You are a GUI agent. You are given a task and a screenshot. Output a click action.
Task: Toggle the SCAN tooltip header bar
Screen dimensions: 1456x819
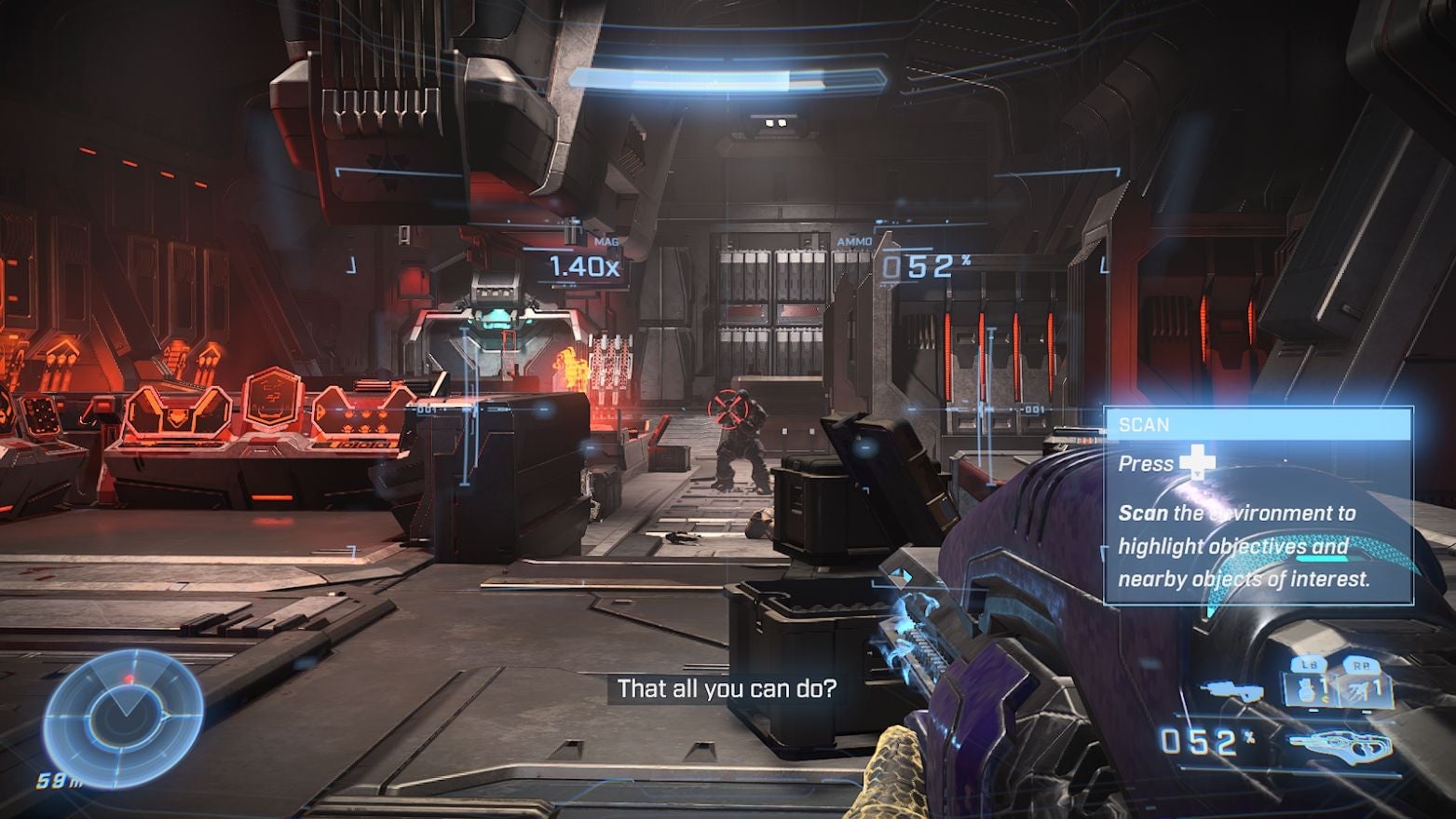1258,425
